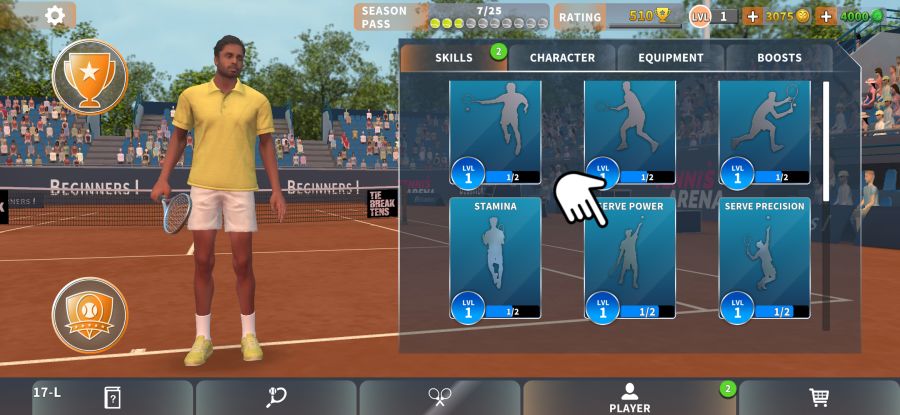Viewport: 900px width, 415px height.
Task: Select the Serve Precision skill card
Action: click(764, 258)
